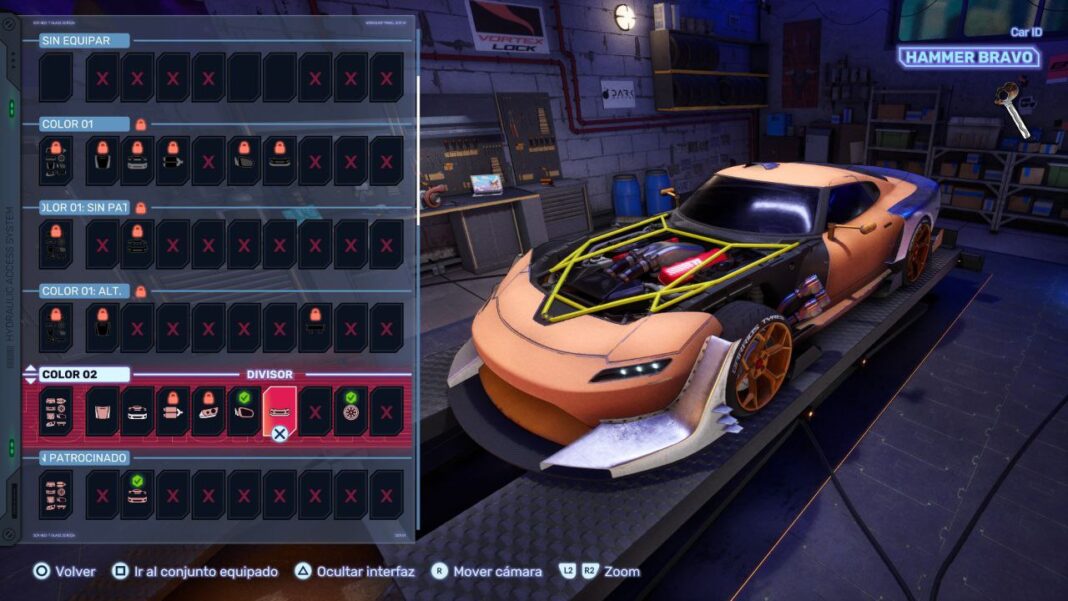Choose the Color 02 hood part
This screenshot has width=1068, height=601.
[101, 412]
